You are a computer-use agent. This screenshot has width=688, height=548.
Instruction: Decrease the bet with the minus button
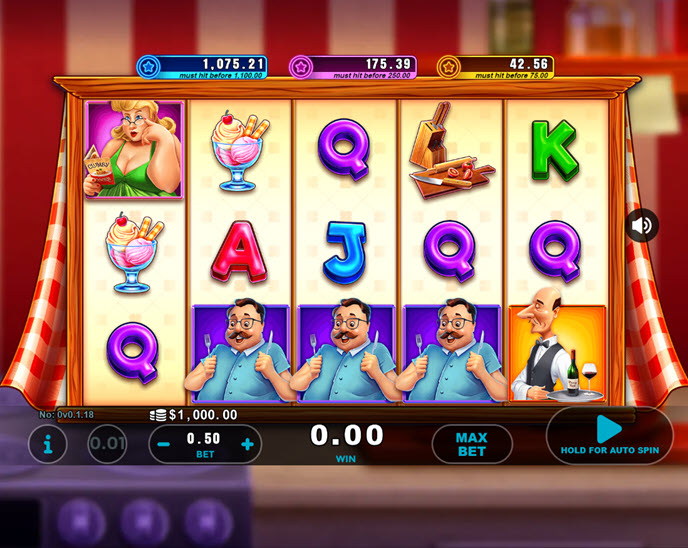(164, 444)
